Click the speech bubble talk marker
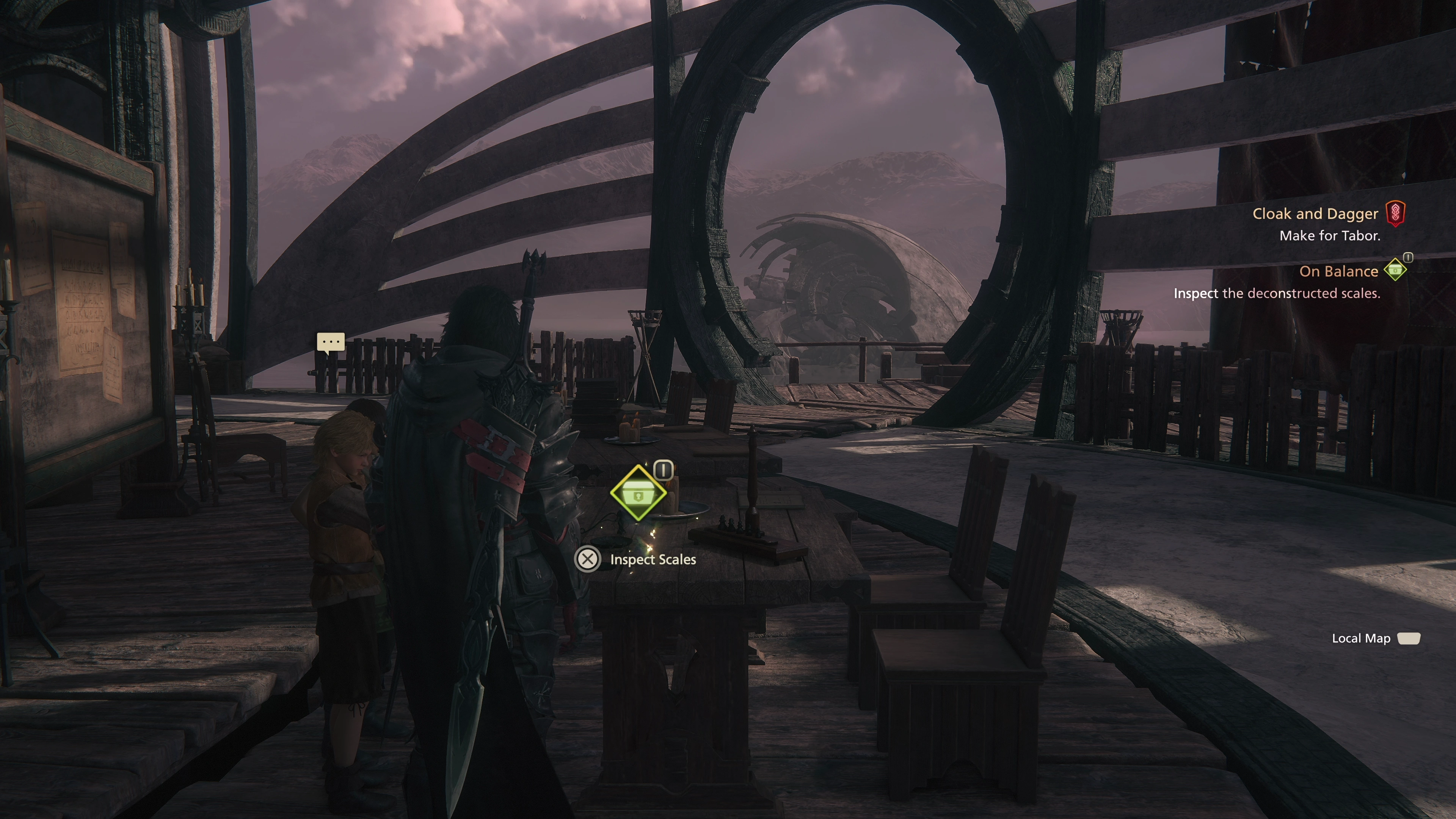The width and height of the screenshot is (1456, 819). pyautogui.click(x=331, y=342)
